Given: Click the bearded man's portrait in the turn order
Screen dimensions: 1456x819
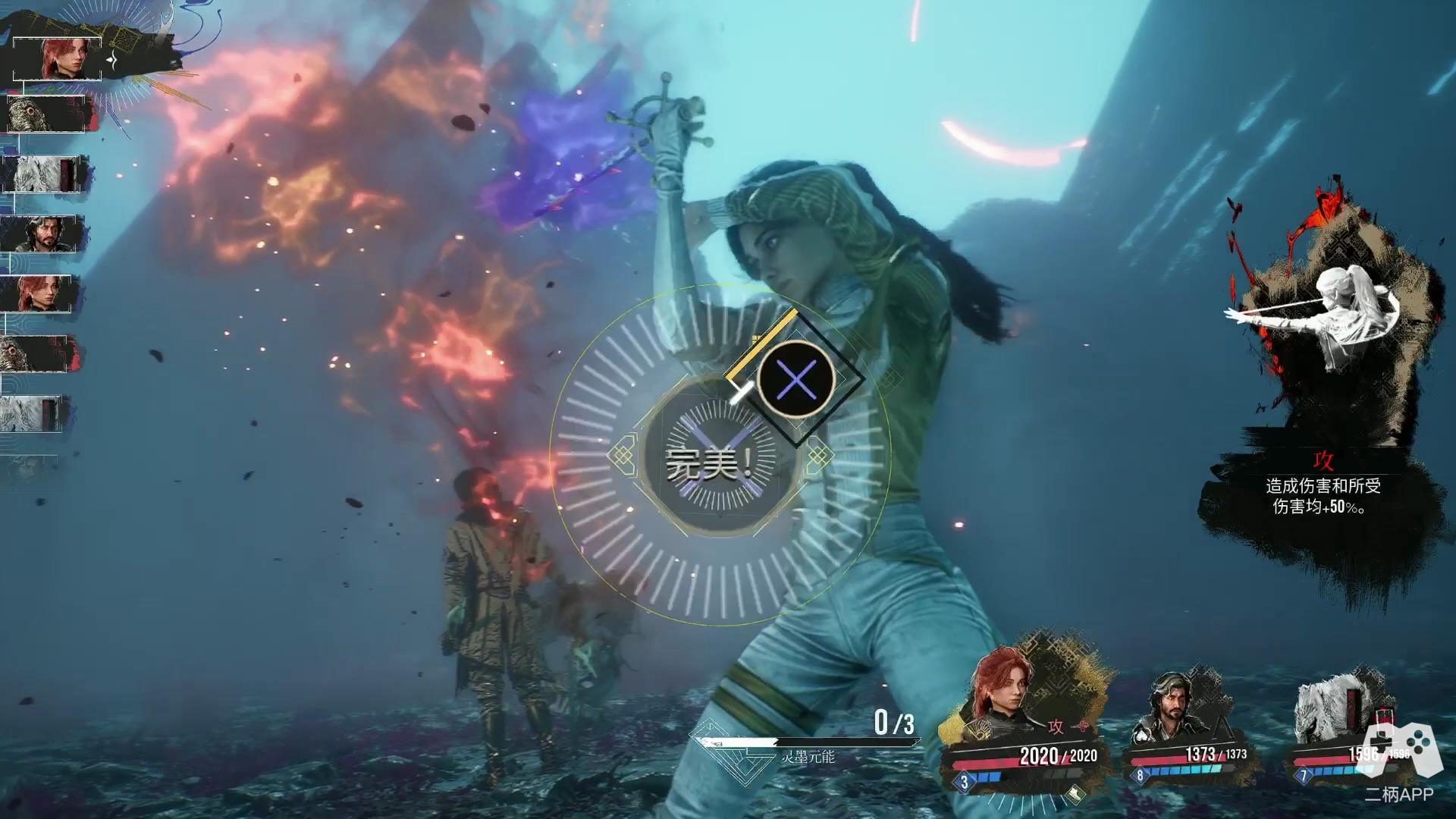Looking at the screenshot, I should point(42,234).
